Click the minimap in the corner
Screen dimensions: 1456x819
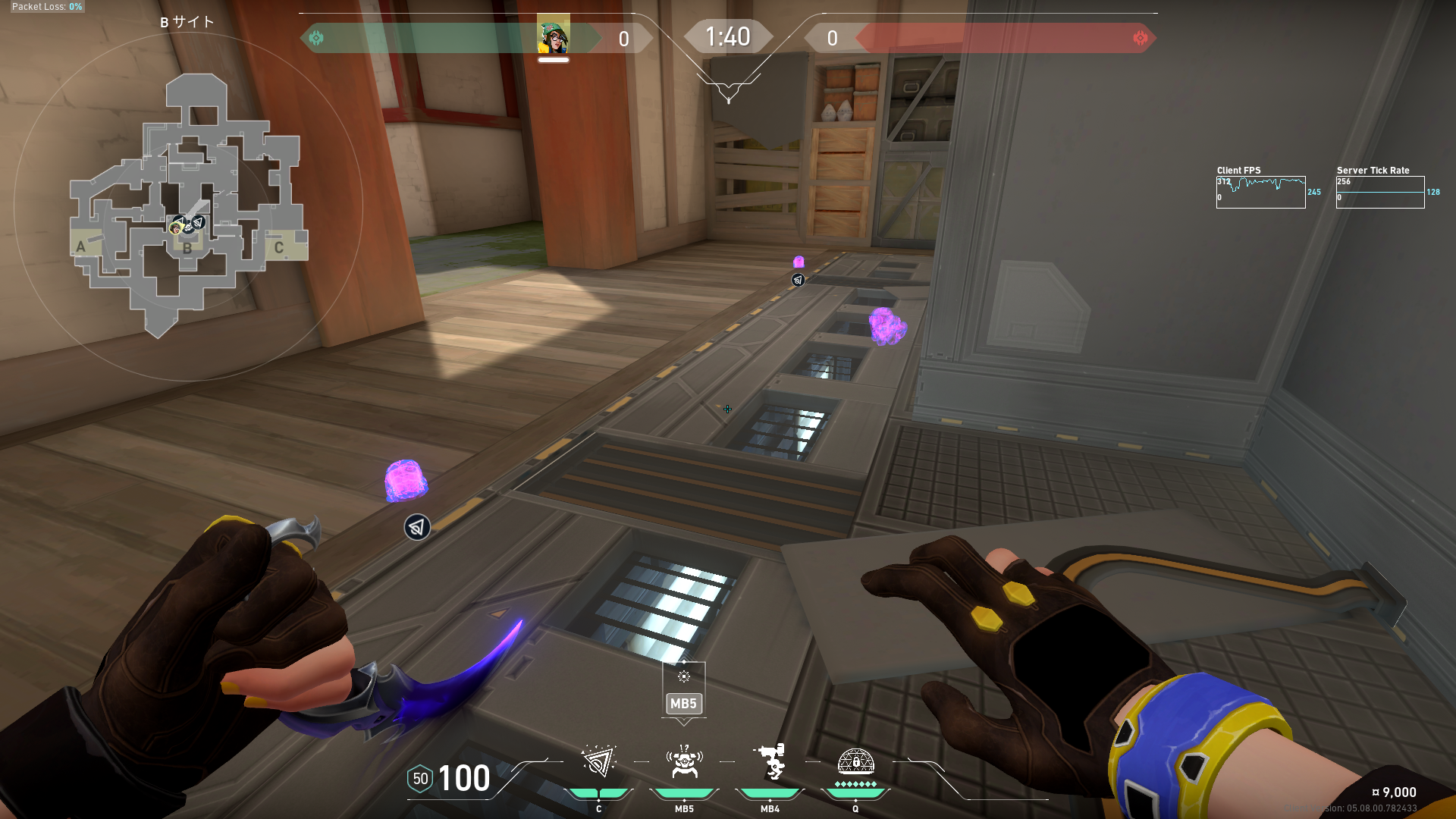tap(188, 205)
